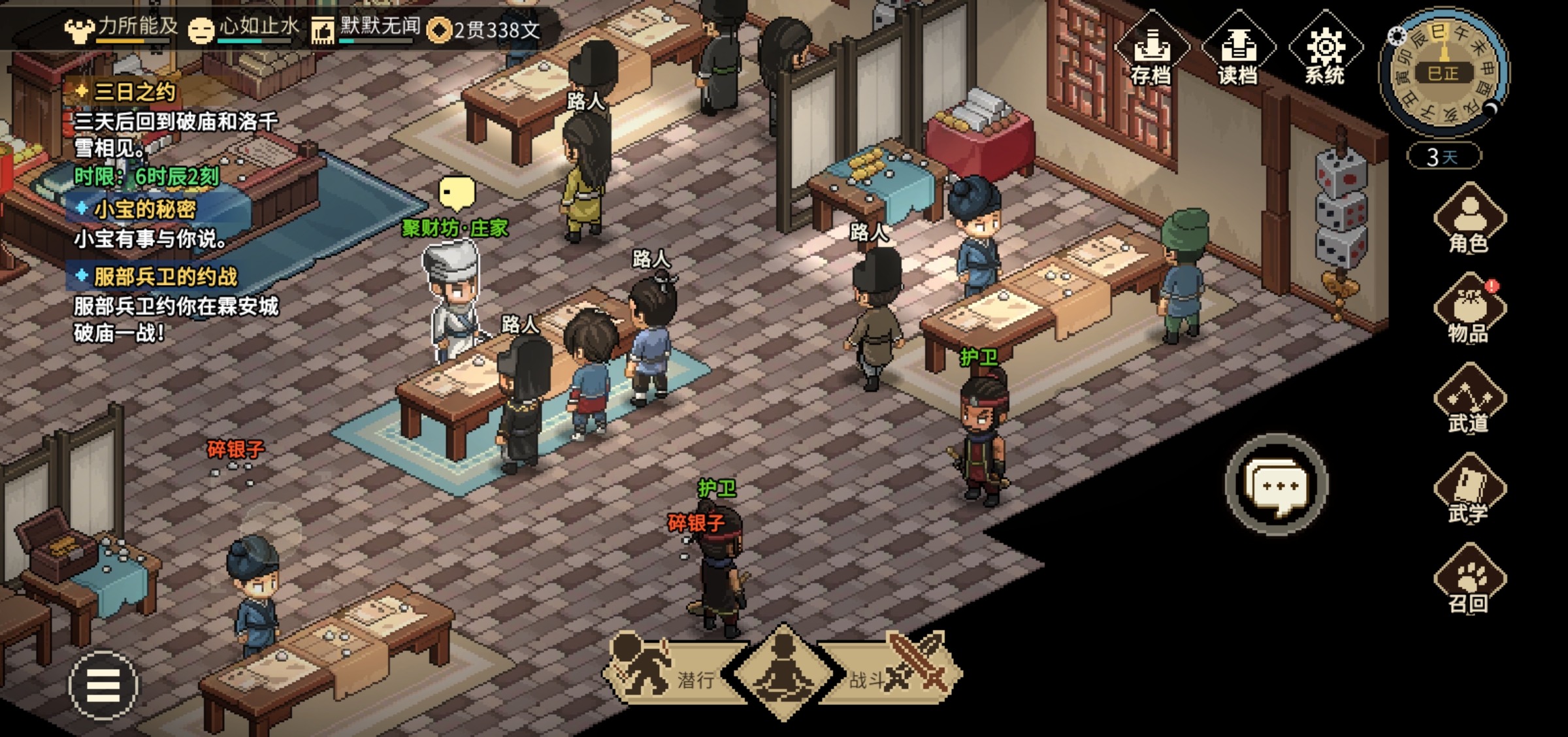Tap the 默默无闻 reputation status
The width and height of the screenshot is (1568, 737).
click(x=366, y=28)
